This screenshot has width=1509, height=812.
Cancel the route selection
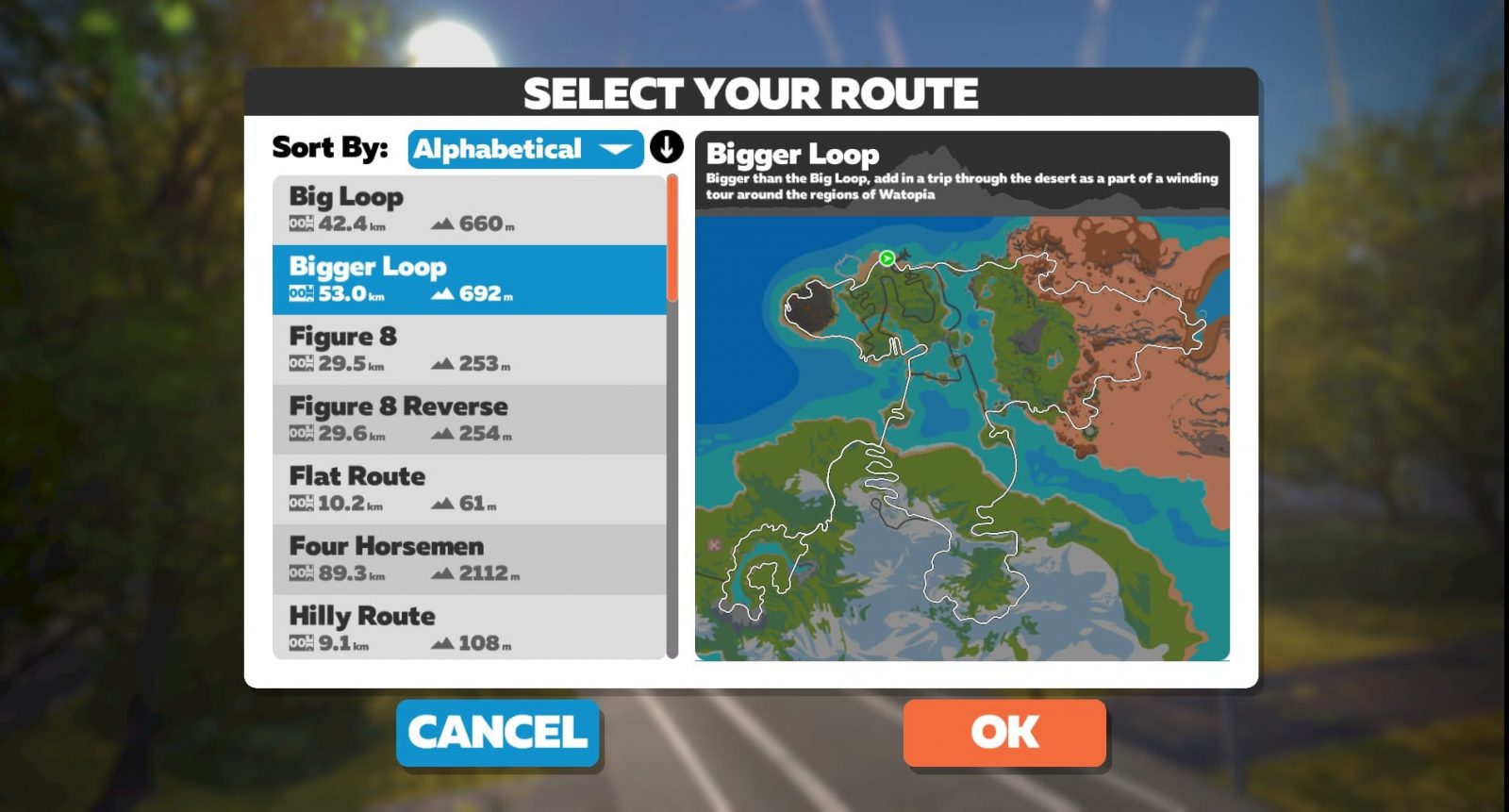coord(498,733)
